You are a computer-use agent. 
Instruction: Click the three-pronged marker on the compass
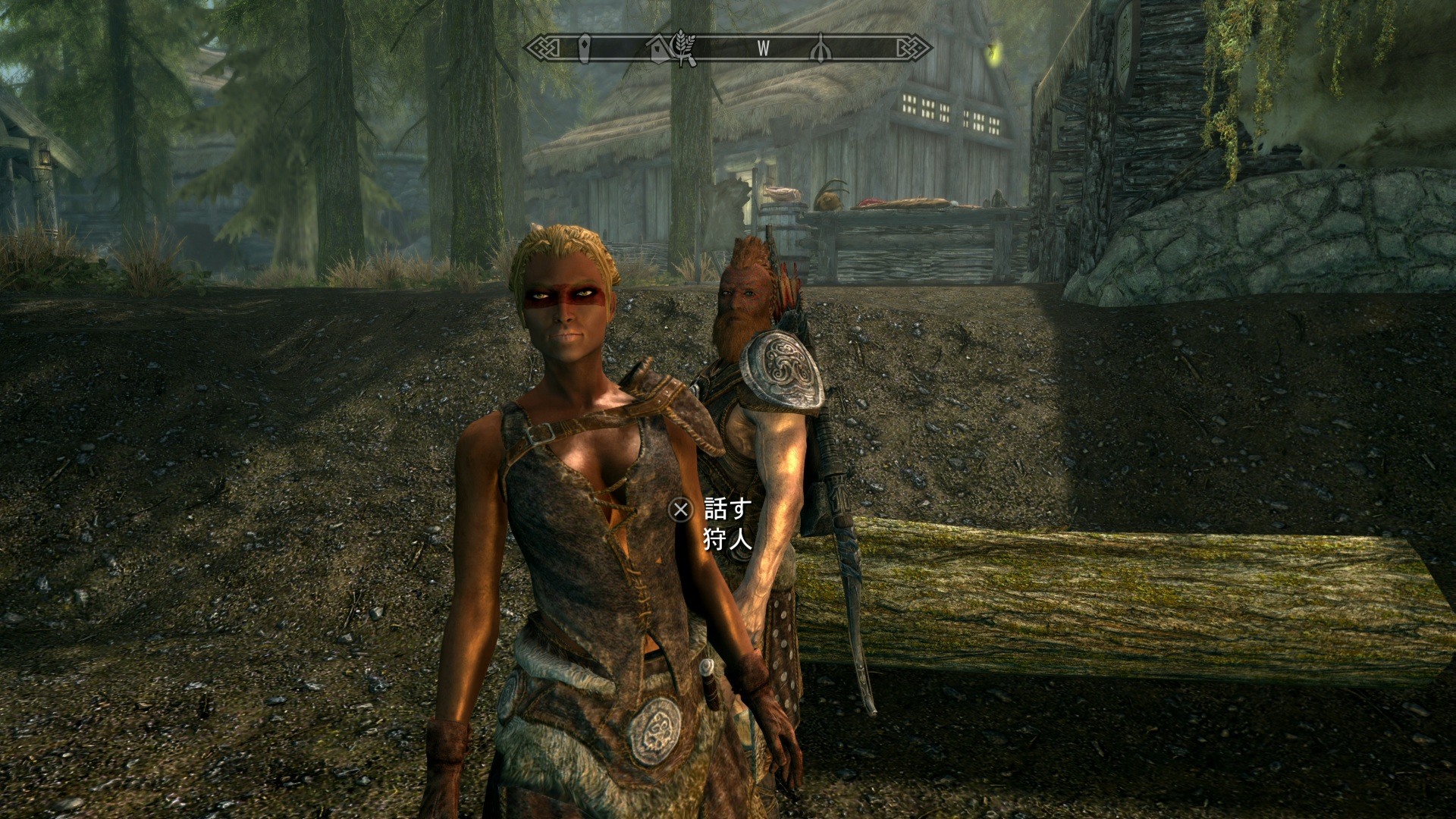pyautogui.click(x=821, y=49)
